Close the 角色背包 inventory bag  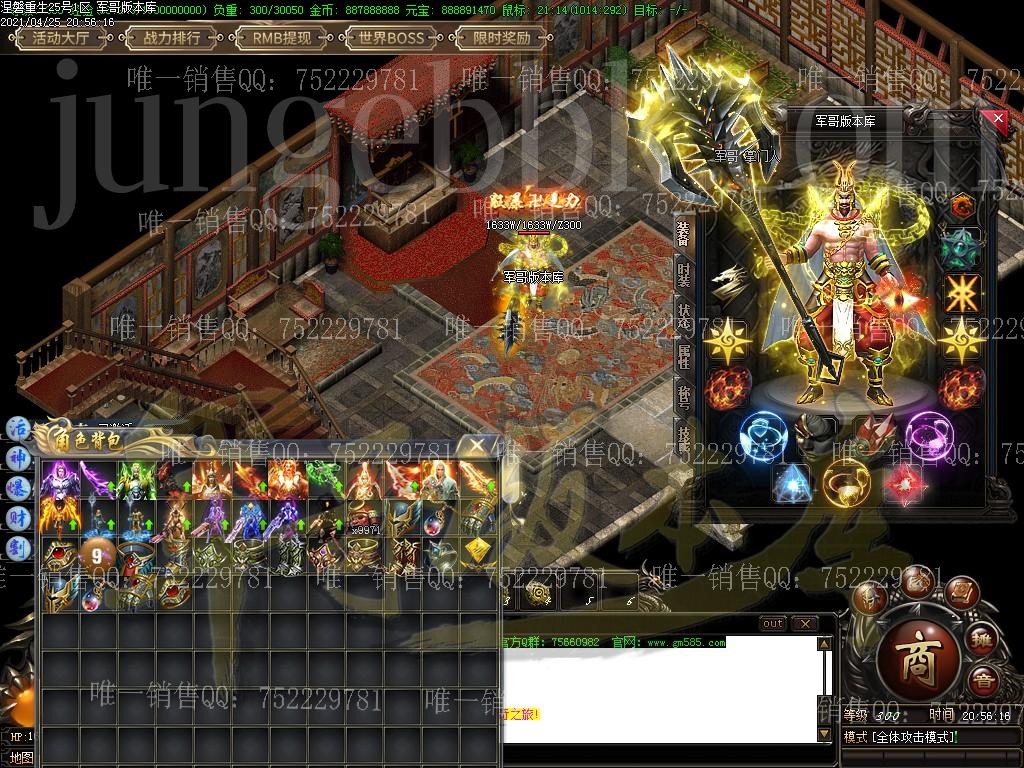click(x=480, y=445)
